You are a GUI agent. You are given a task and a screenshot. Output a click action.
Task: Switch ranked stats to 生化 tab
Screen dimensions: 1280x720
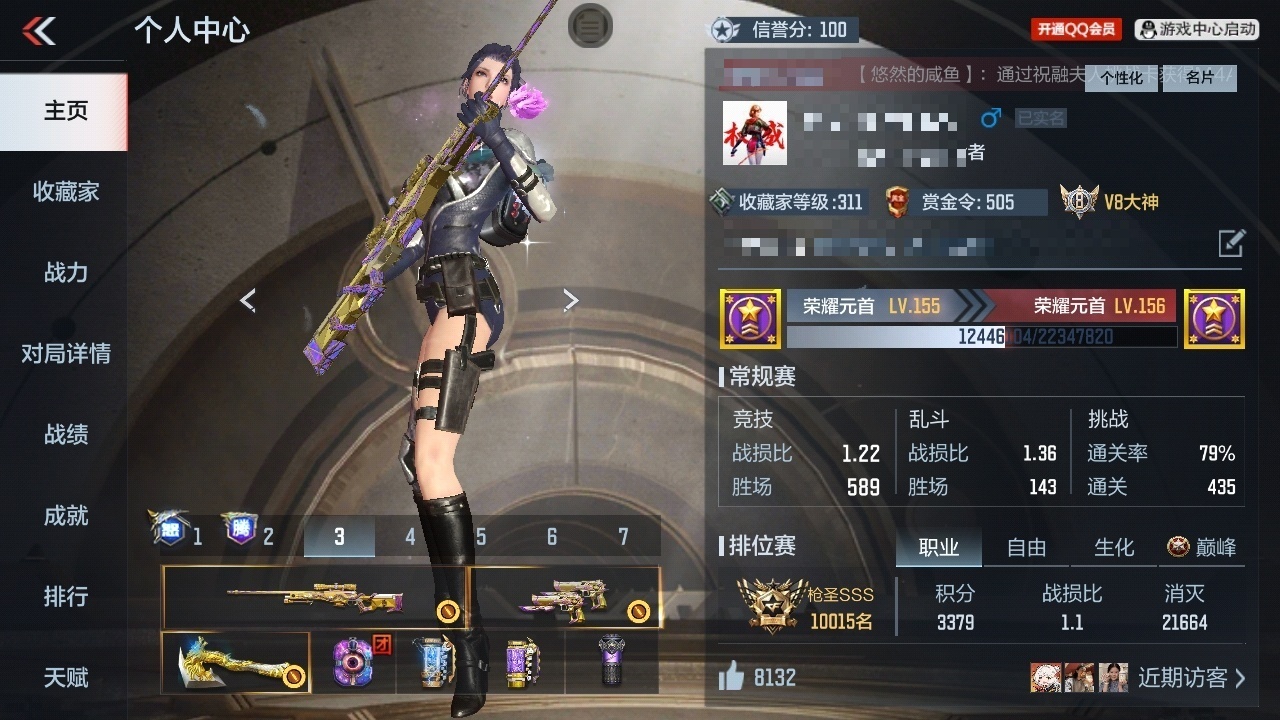(x=1114, y=547)
